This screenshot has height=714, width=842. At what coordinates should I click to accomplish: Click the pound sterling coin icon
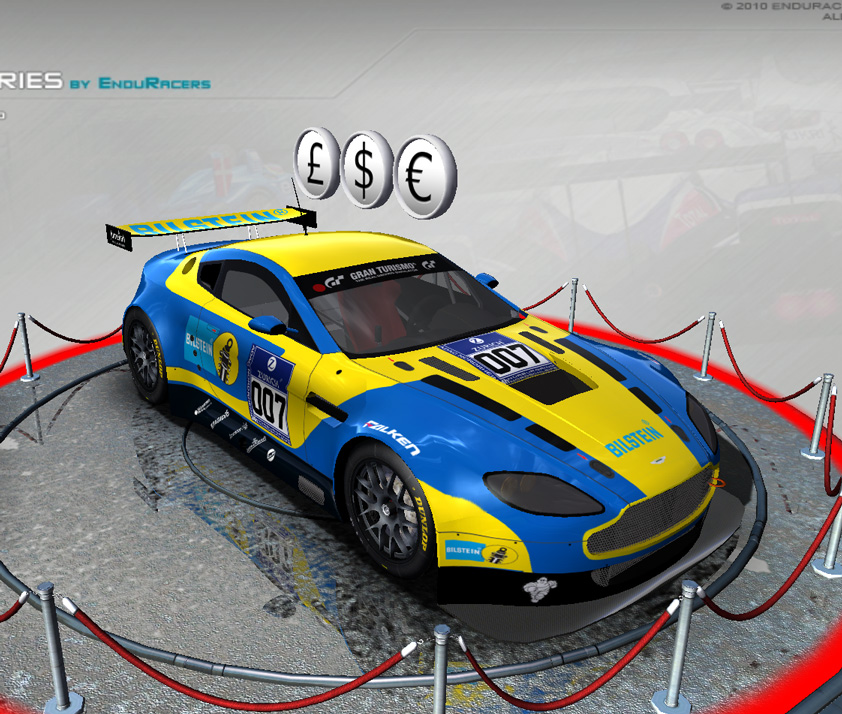click(317, 164)
